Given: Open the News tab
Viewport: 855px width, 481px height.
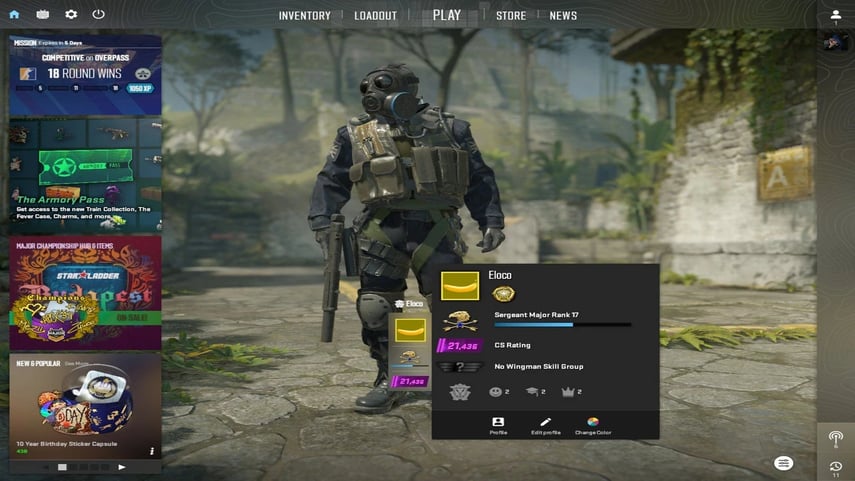Looking at the screenshot, I should tap(563, 16).
